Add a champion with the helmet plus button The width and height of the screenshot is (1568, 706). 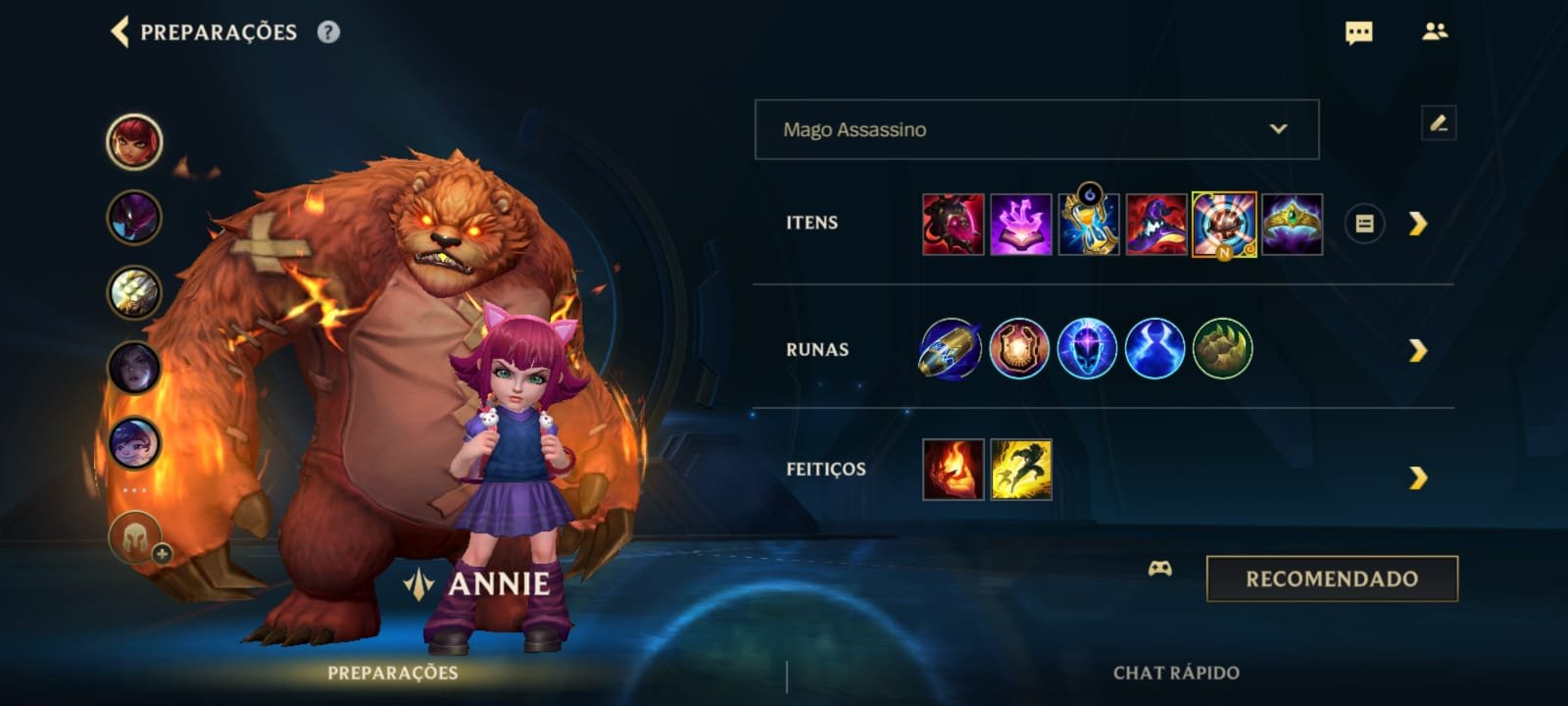pos(137,538)
